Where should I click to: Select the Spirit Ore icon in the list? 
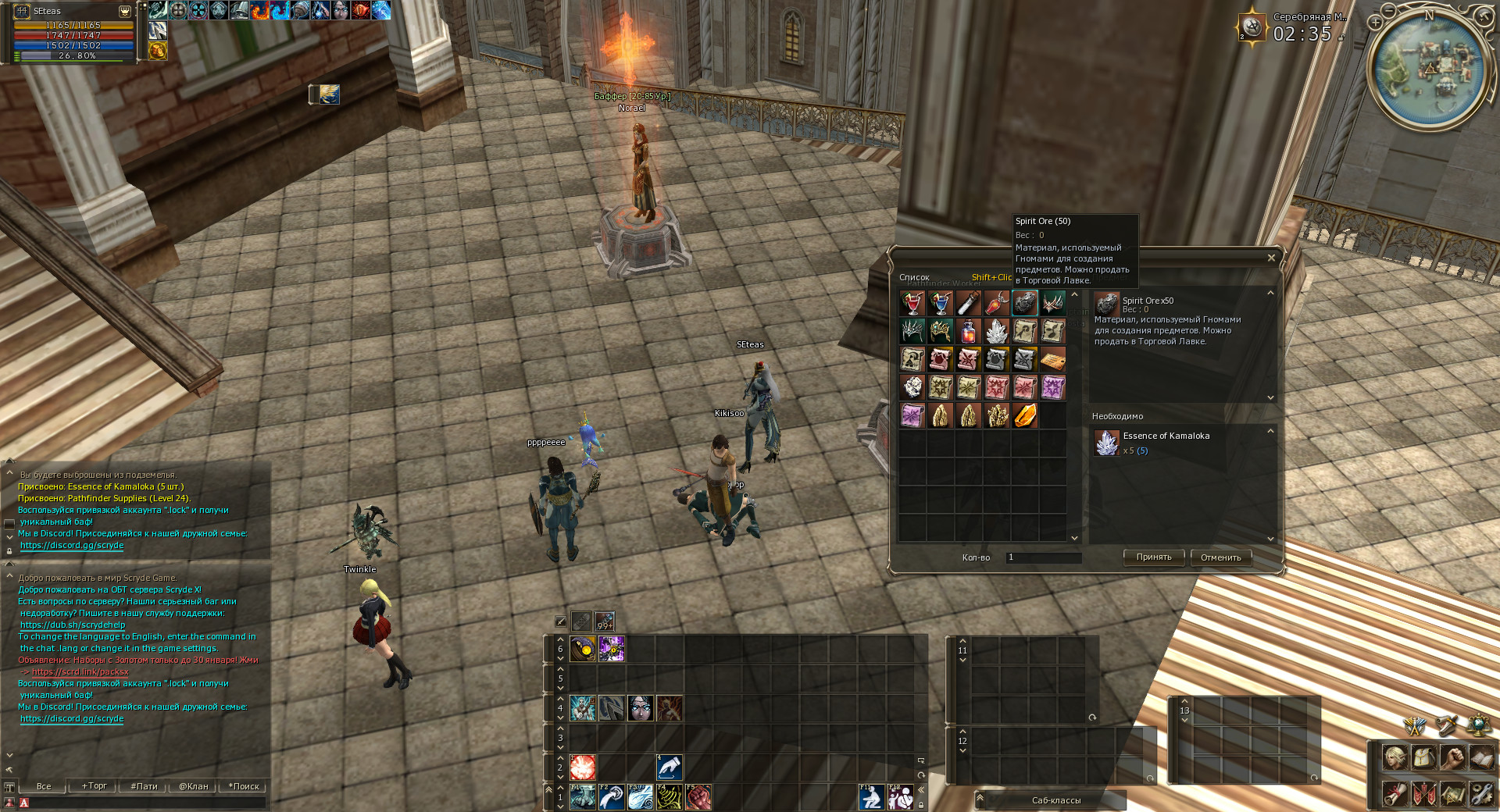(1024, 303)
